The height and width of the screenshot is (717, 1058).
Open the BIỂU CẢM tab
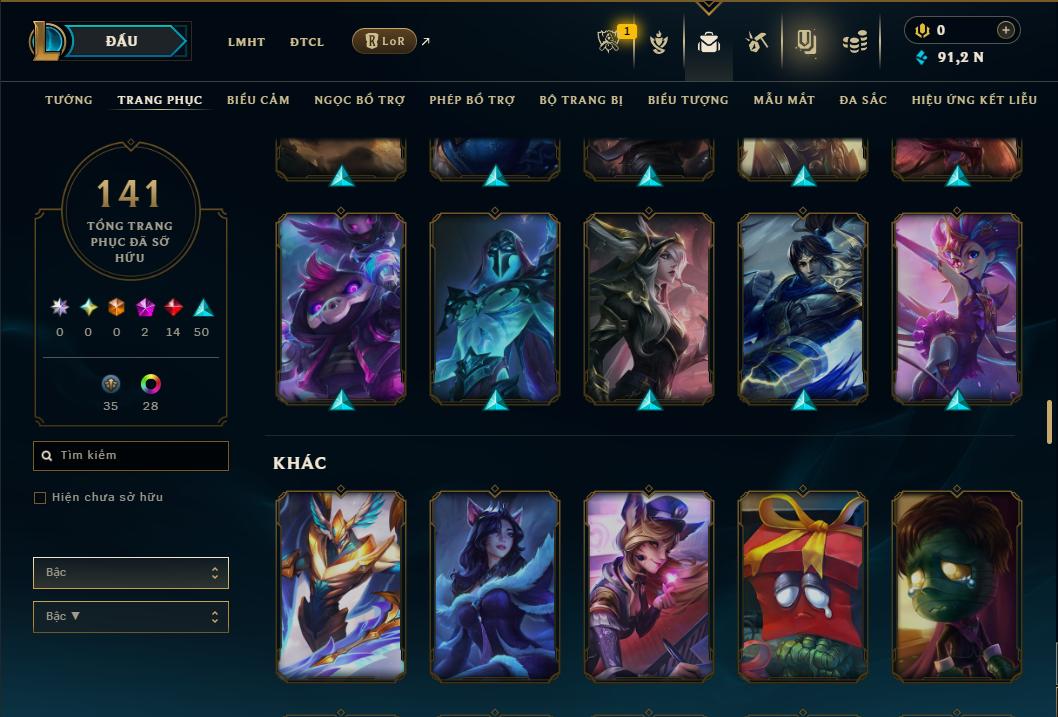coord(258,100)
